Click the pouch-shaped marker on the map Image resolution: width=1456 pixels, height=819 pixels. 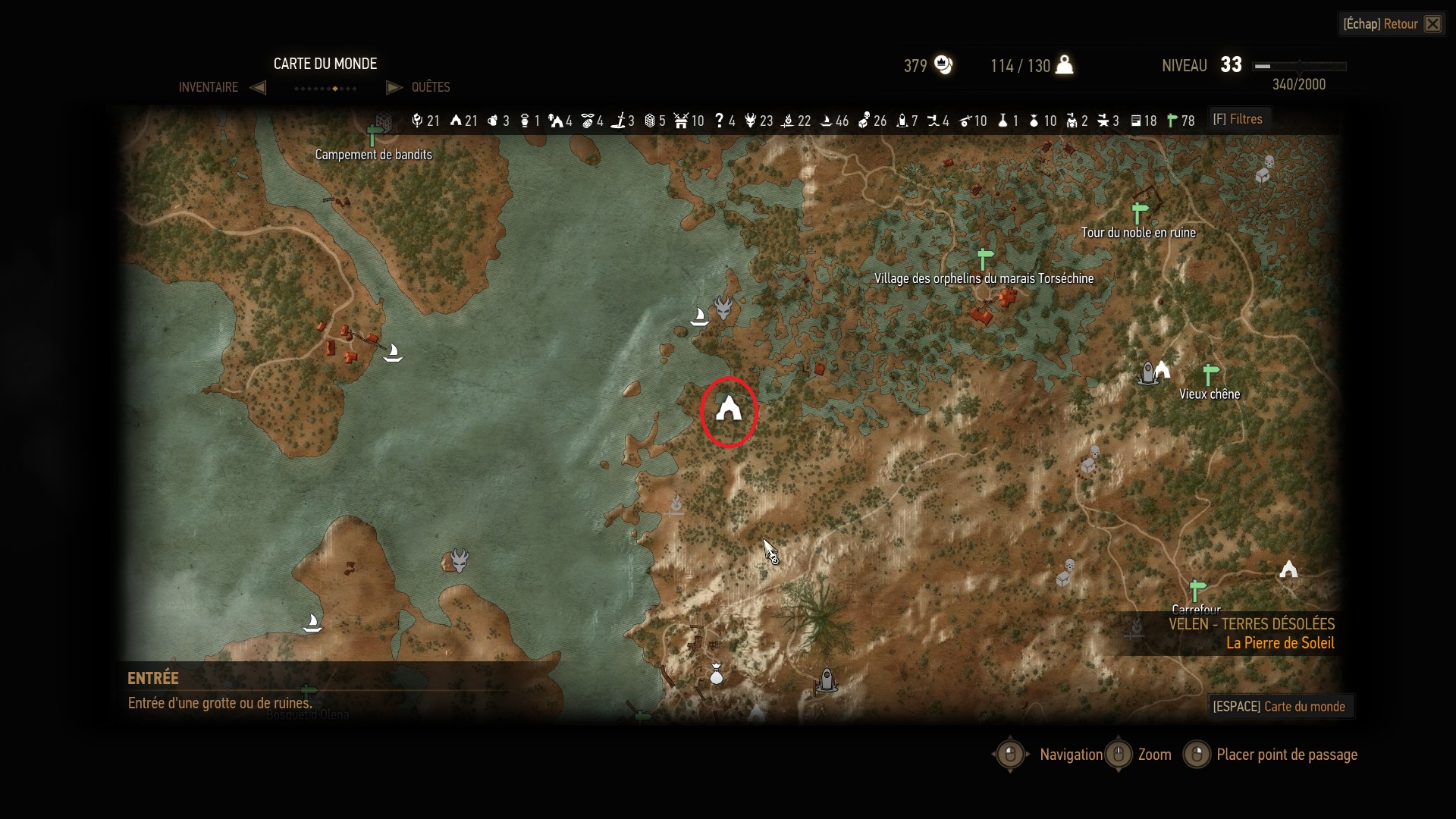(716, 673)
